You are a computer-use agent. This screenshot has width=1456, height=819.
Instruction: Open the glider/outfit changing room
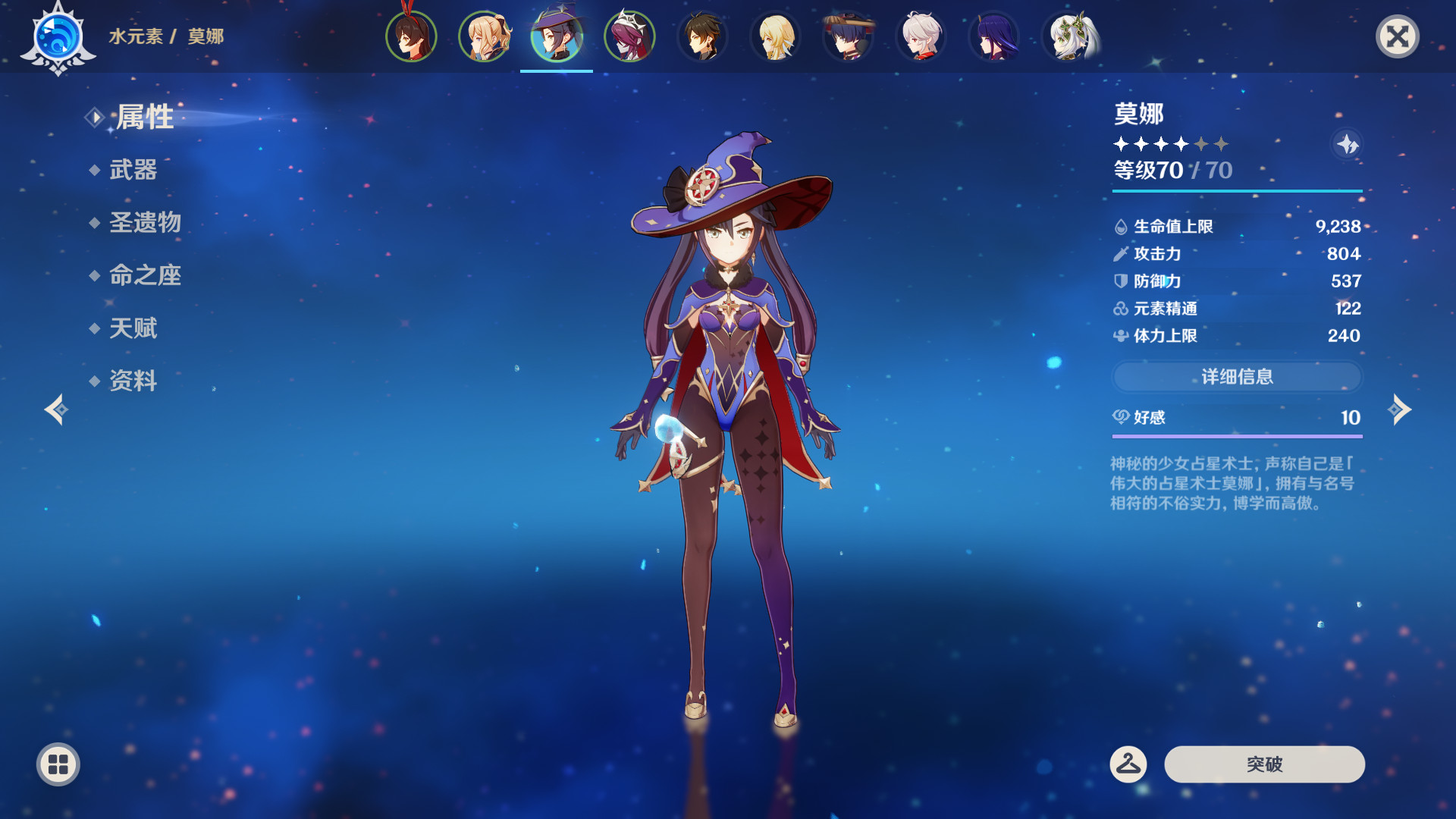point(1127,765)
